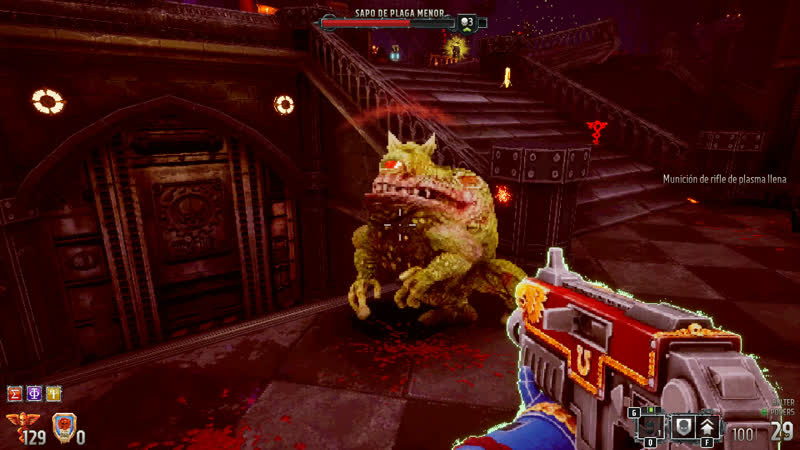This screenshot has width=800, height=450.
Task: Click the skull toughness badge by enemy bar
Action: coord(467,21)
